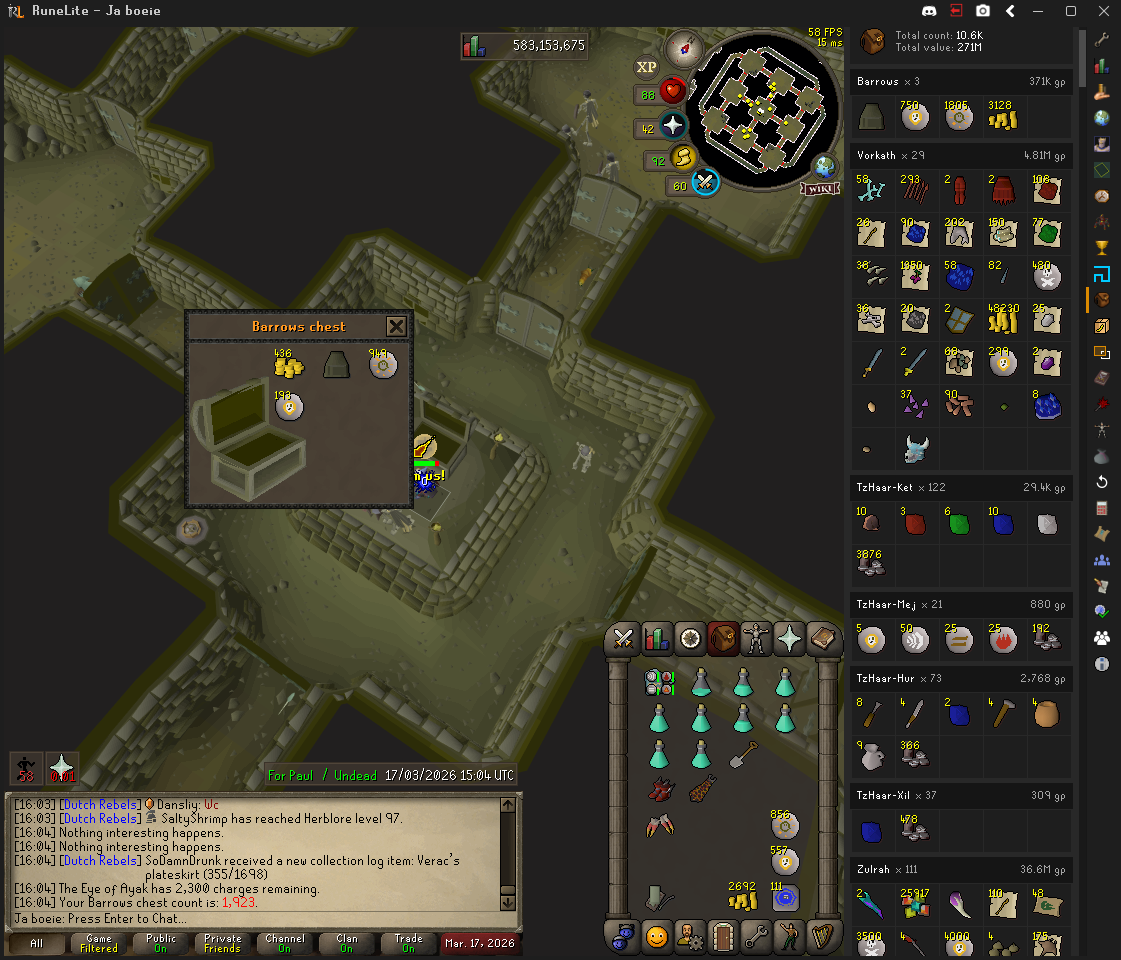Screen dimensions: 1121x960
Task: Open the Emotes tab
Action: click(788, 937)
